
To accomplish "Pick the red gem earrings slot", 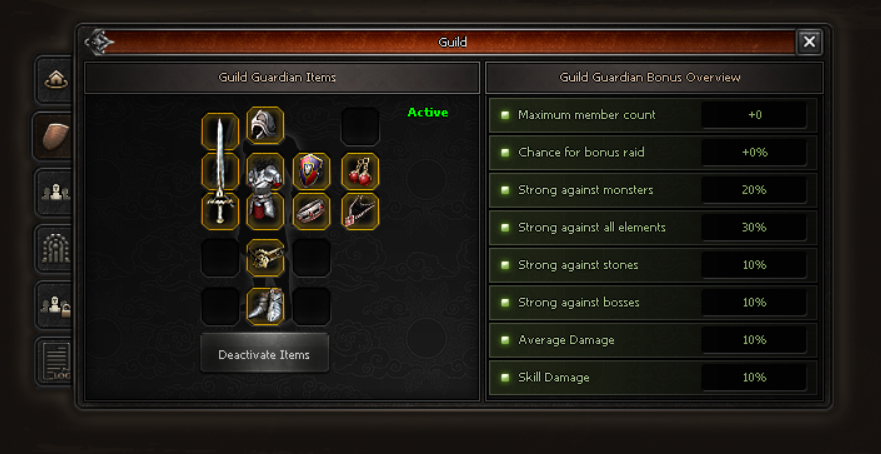I will coord(360,172).
